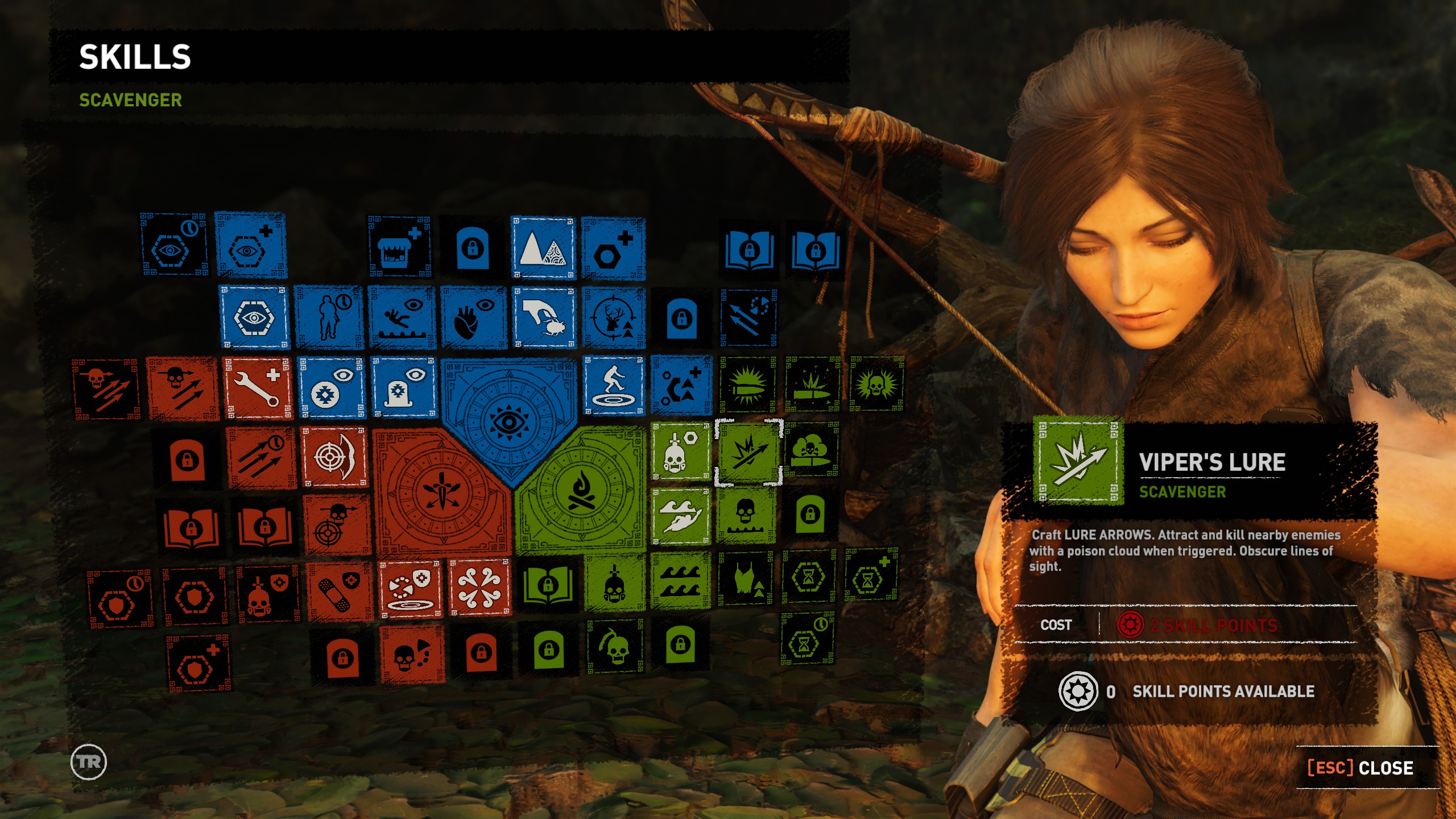Choose the large blue eye Seeker emblem

508,421
